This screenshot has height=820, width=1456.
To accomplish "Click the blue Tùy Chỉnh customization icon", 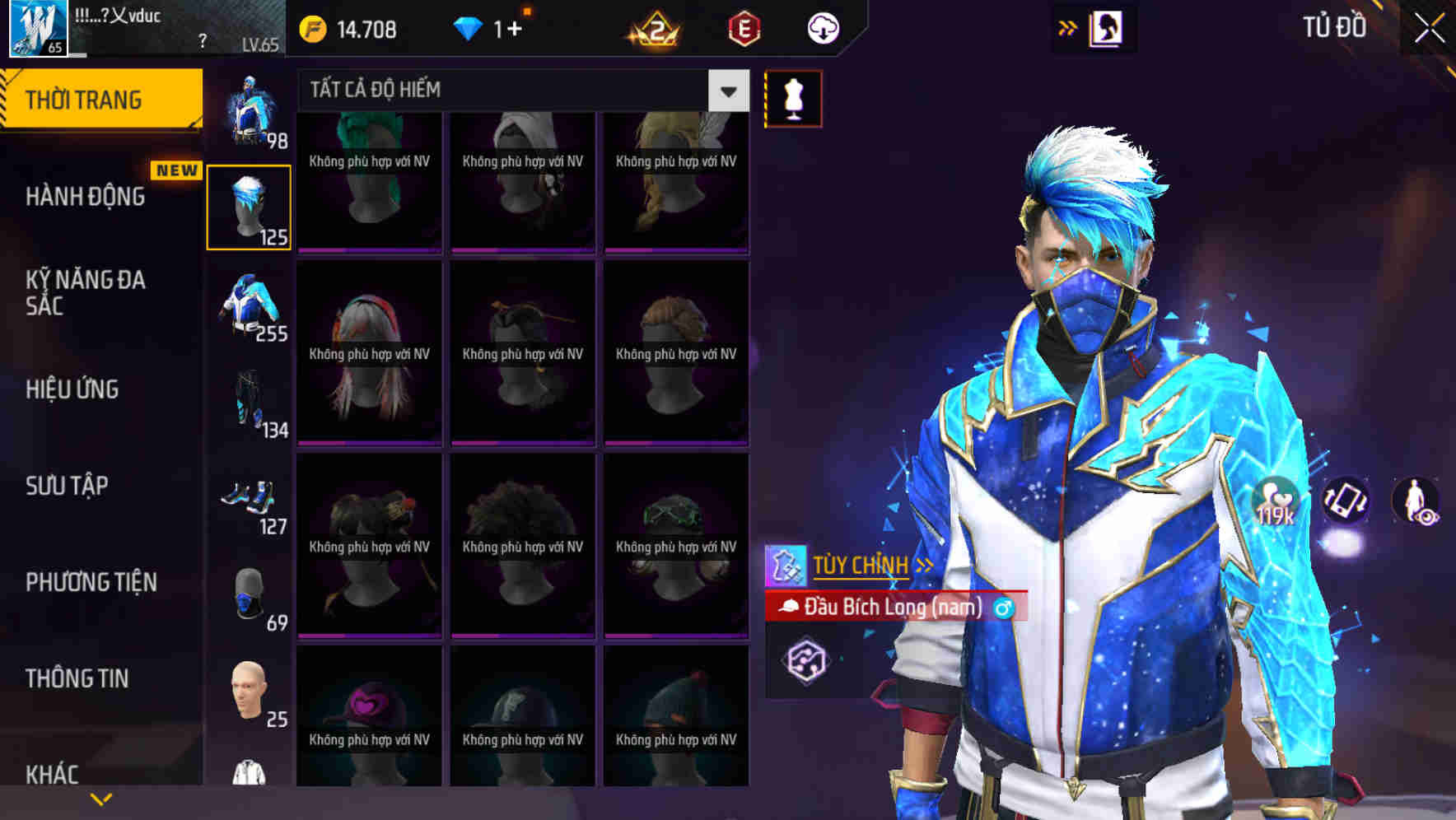I will coord(788,565).
